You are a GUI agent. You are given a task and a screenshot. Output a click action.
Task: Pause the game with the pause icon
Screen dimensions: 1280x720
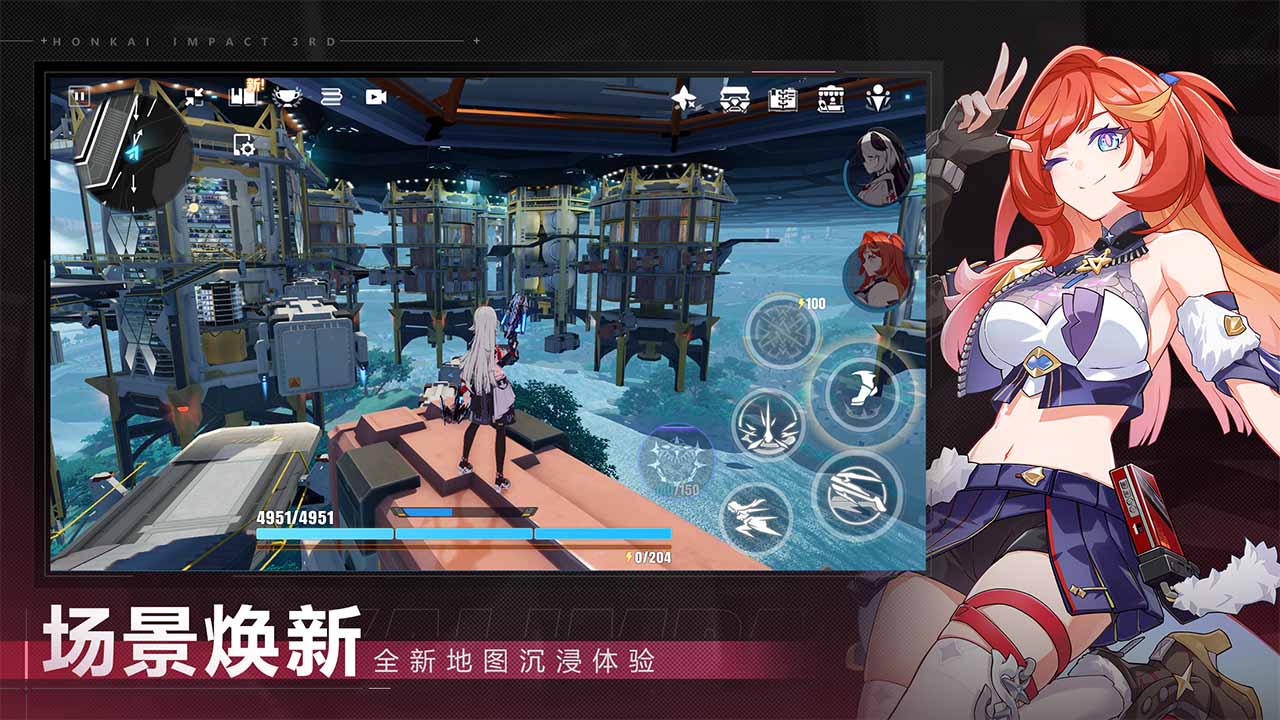tap(81, 97)
